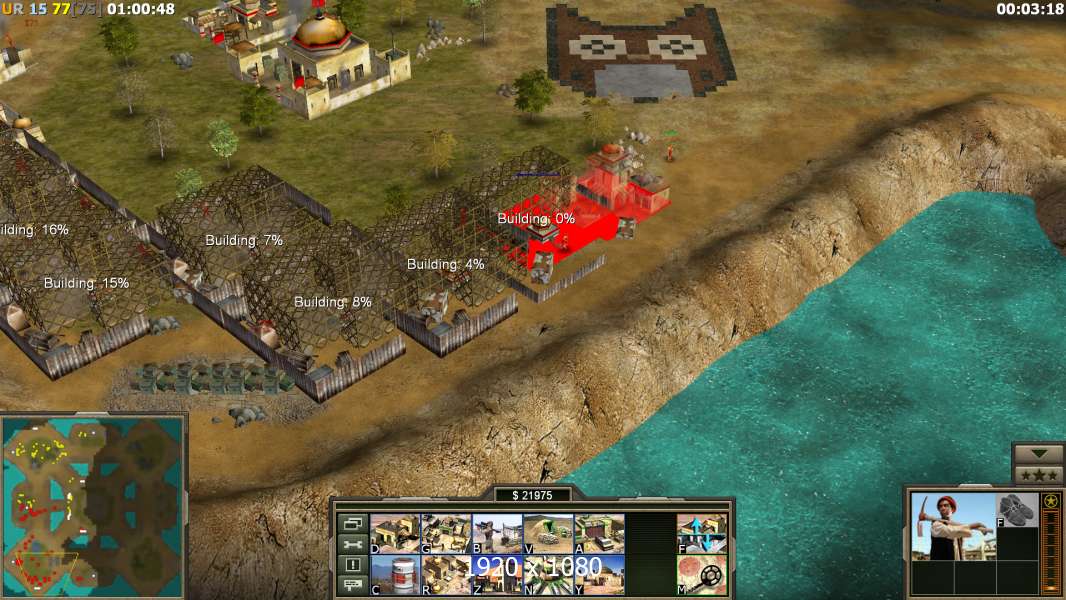Build the Tunnel Network icon labeled V
This screenshot has width=1066, height=600.
pyautogui.click(x=548, y=534)
